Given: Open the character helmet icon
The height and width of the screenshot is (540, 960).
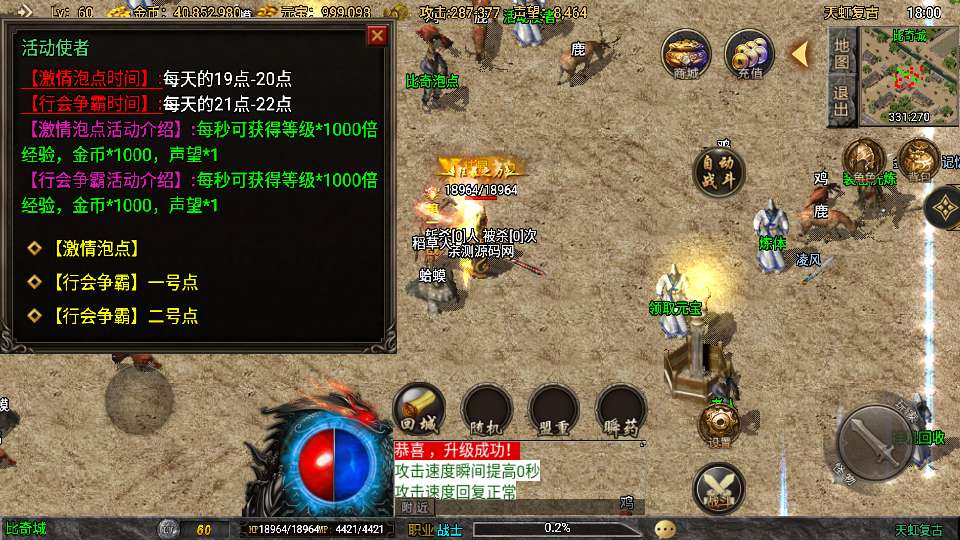Looking at the screenshot, I should pos(862,160).
